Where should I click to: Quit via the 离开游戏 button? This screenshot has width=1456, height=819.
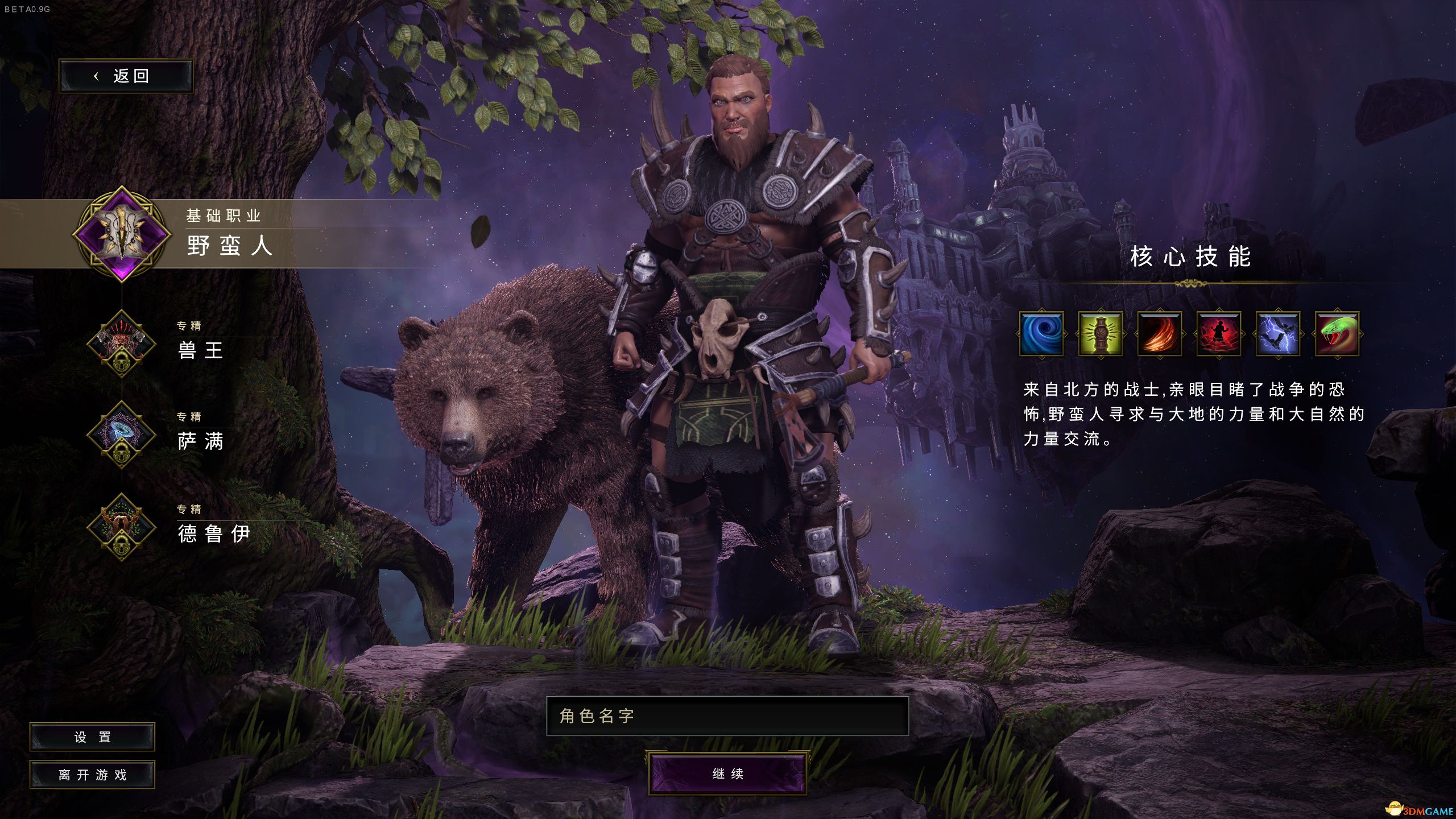pyautogui.click(x=92, y=775)
